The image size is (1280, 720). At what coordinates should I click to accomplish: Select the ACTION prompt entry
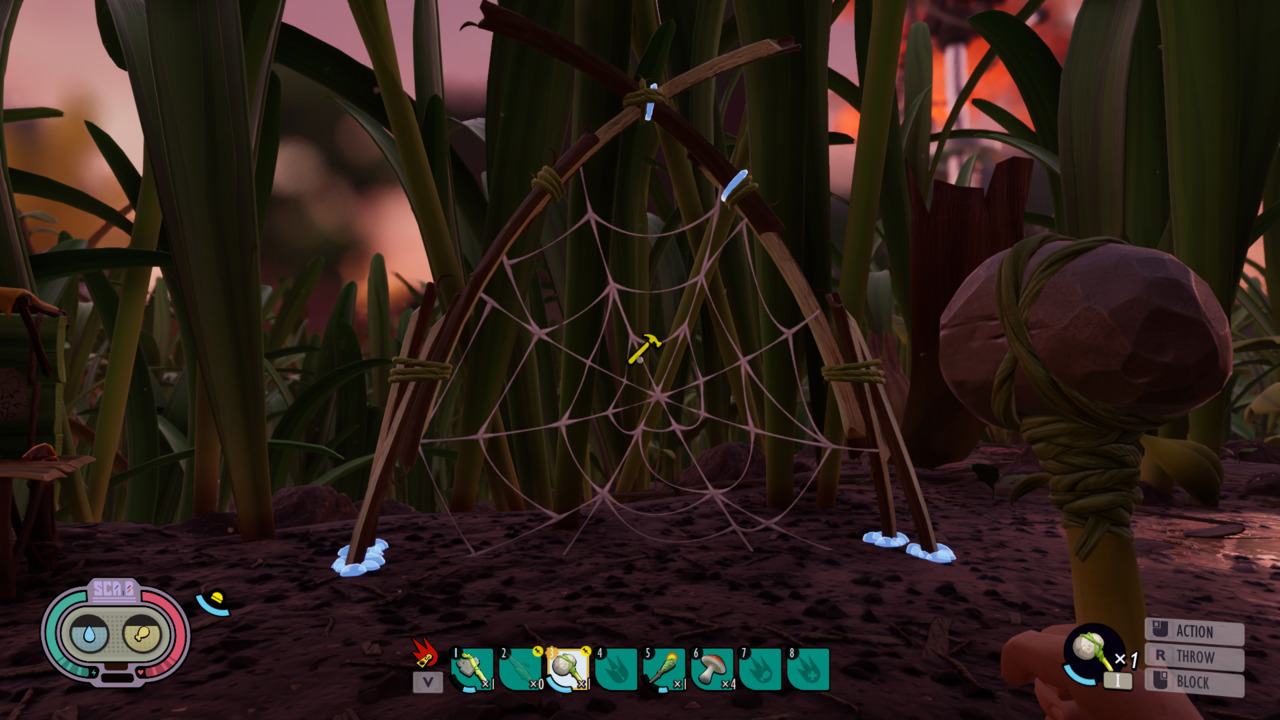(1196, 632)
